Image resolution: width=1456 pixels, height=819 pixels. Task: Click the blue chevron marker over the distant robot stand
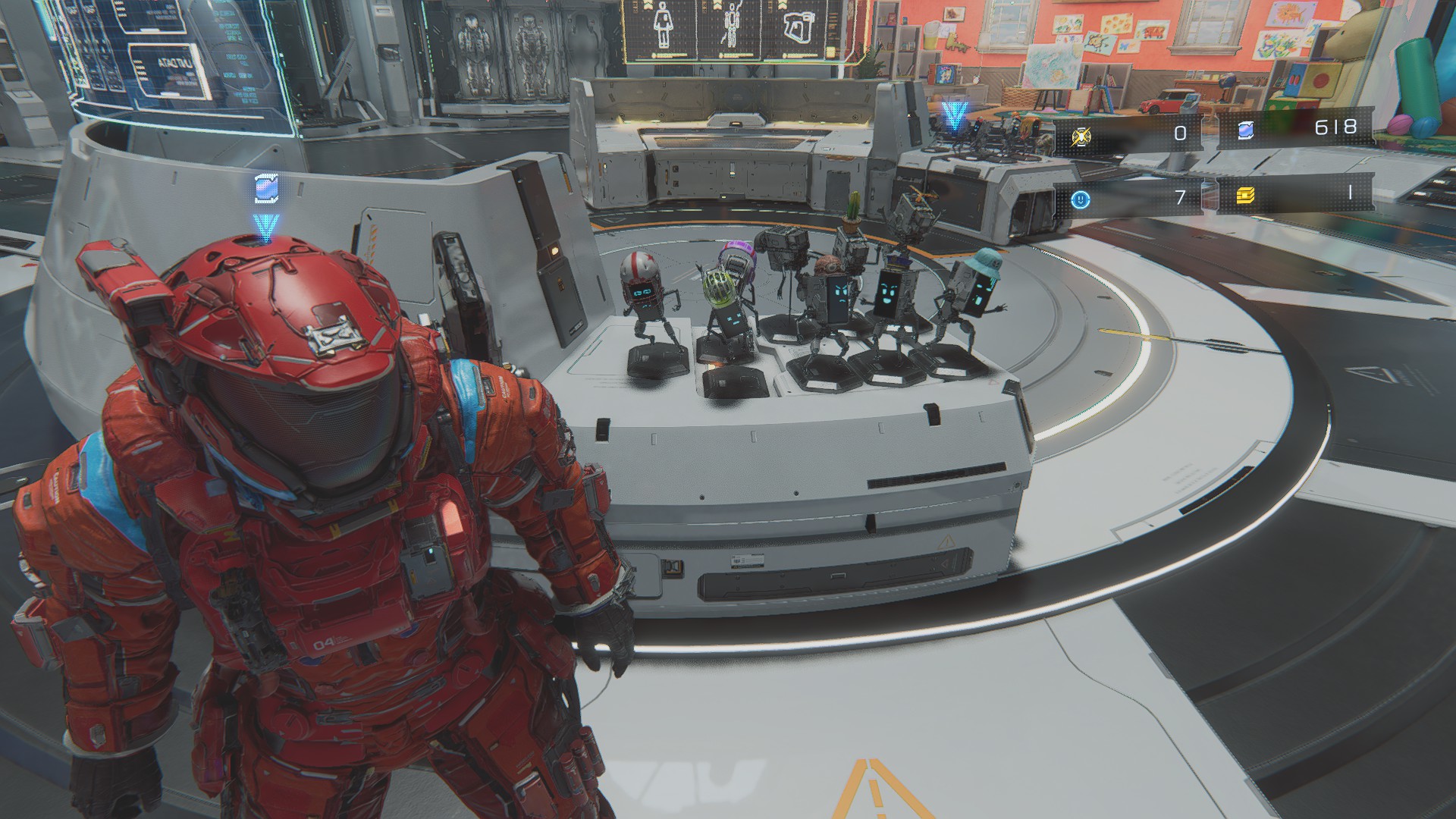(954, 118)
